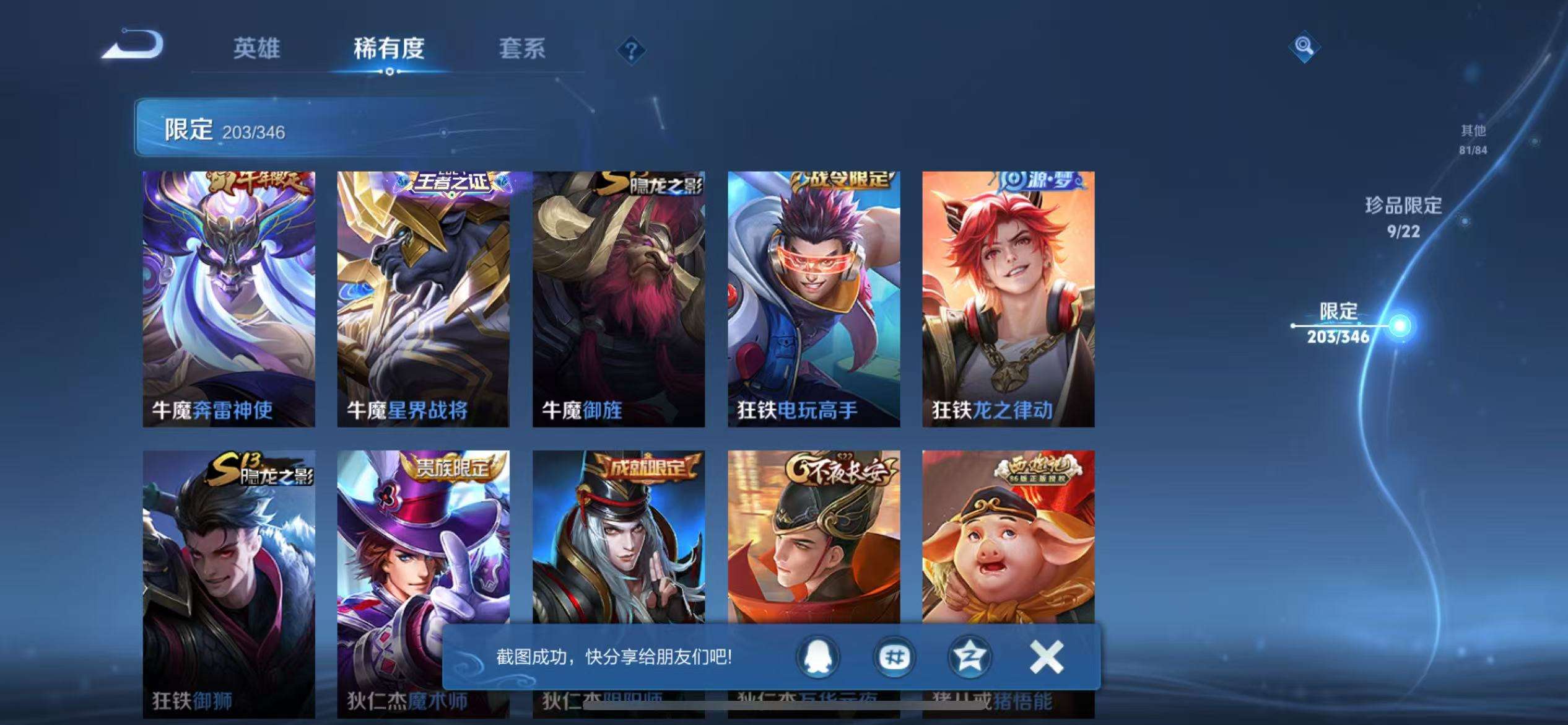
Task: Select the 稀有度 tab
Action: [390, 50]
